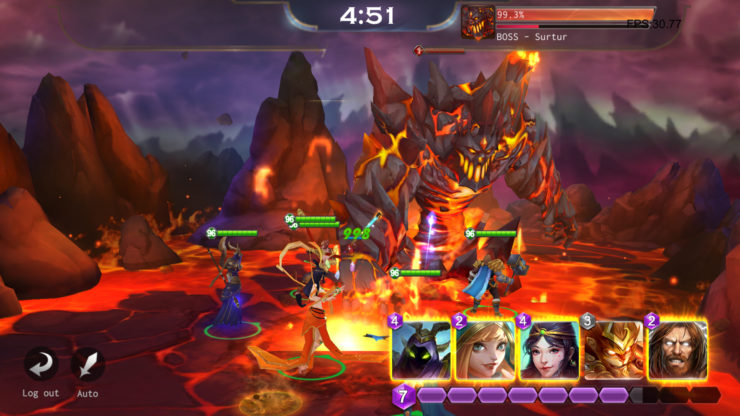The height and width of the screenshot is (416, 740).
Task: Select the dark hooded green-eyed hero card
Action: (x=421, y=350)
